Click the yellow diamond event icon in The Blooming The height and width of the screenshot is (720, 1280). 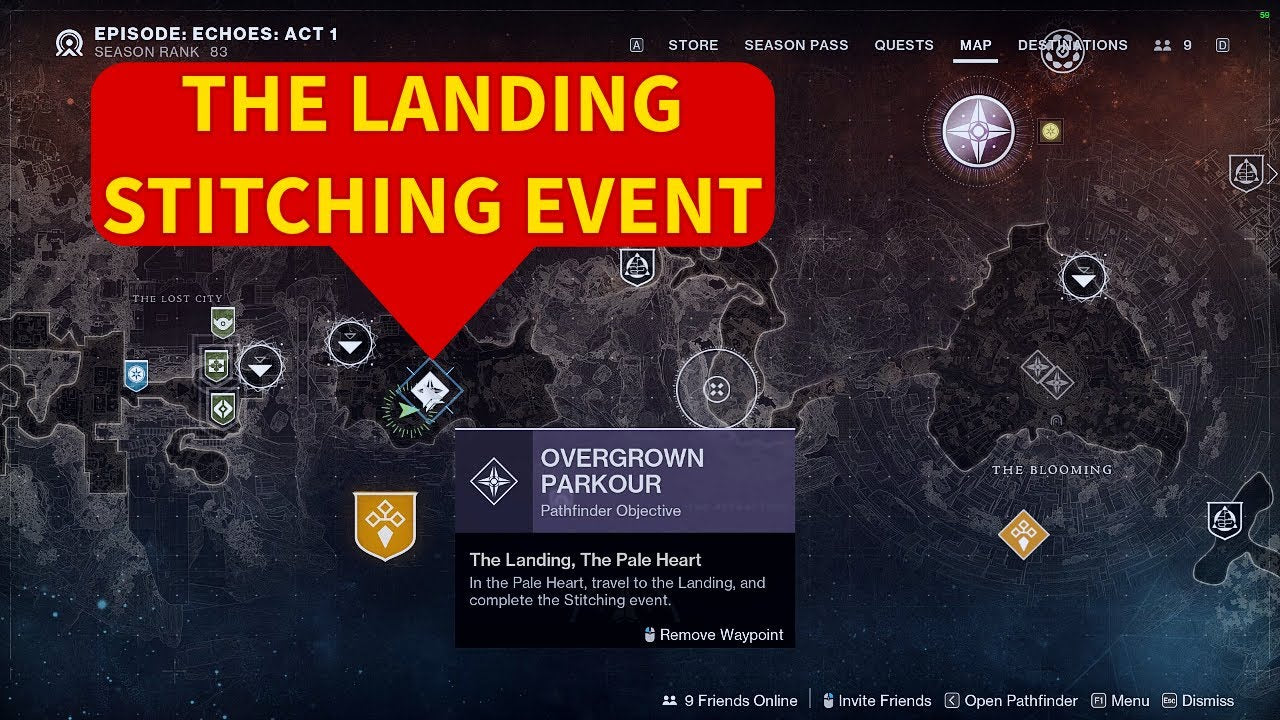[x=1022, y=534]
